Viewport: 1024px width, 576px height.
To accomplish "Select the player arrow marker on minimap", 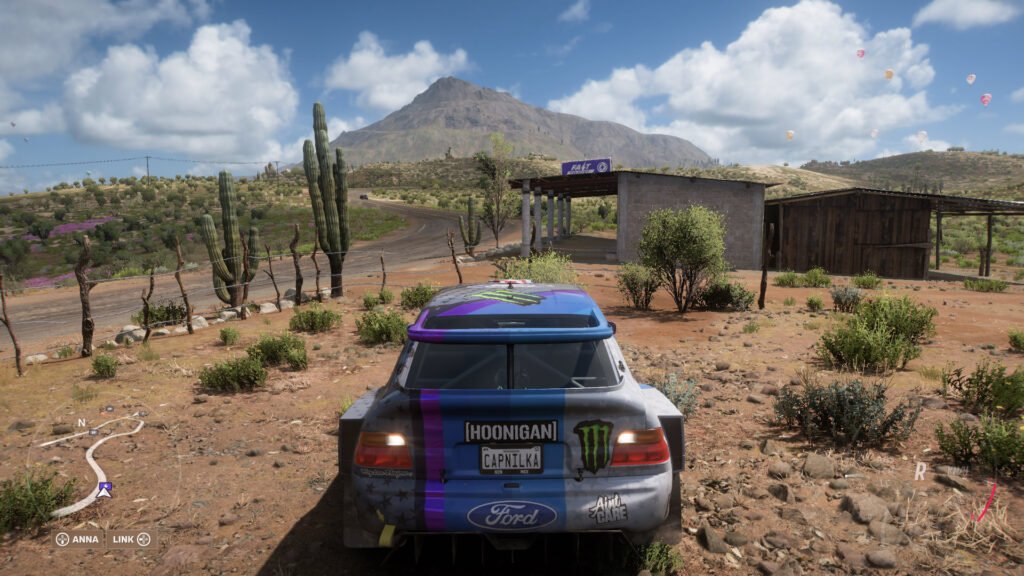I will (104, 490).
